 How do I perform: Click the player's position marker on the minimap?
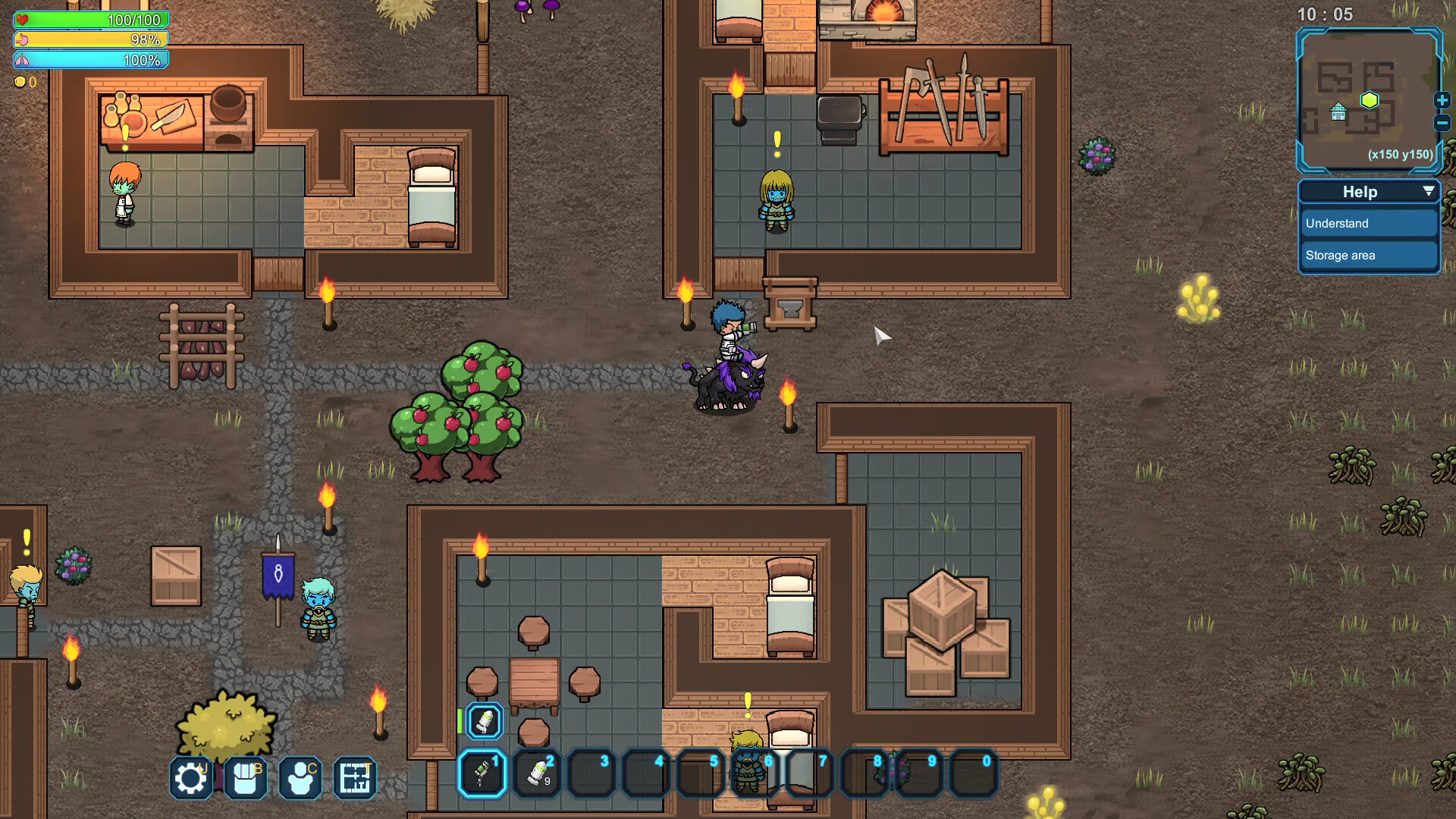1370,99
